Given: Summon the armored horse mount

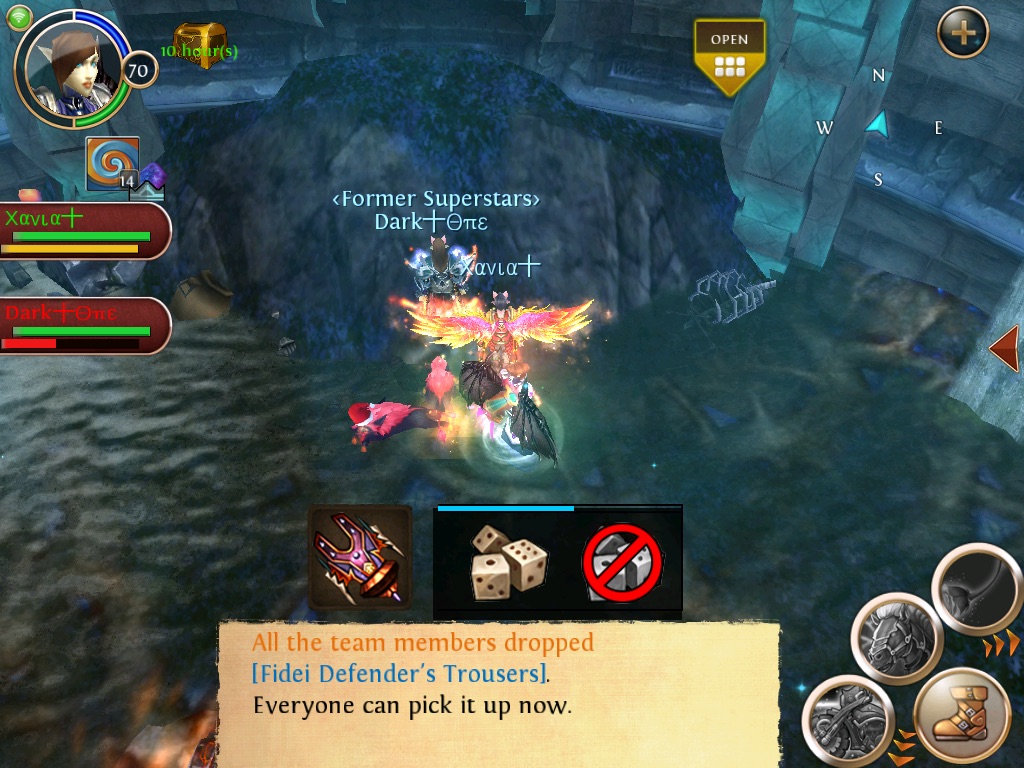Looking at the screenshot, I should click(897, 639).
